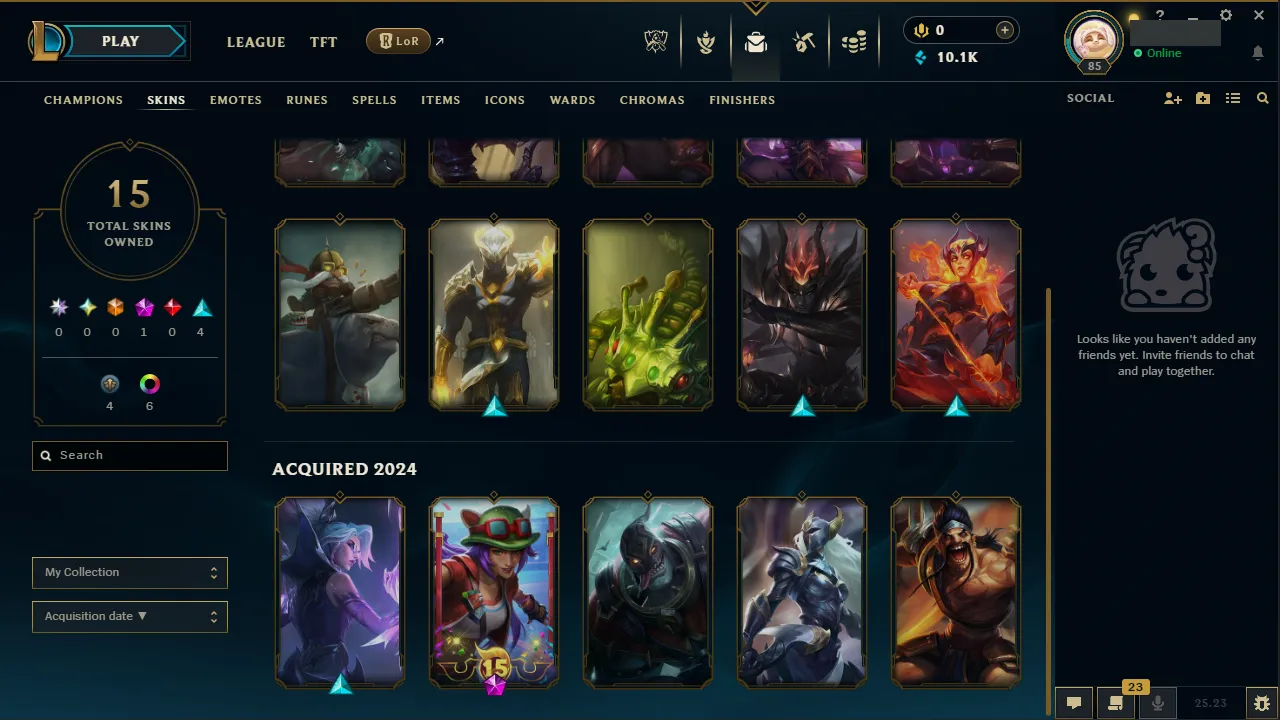This screenshot has width=1280, height=720.
Task: Open the friends list options icon
Action: pyautogui.click(x=1233, y=98)
